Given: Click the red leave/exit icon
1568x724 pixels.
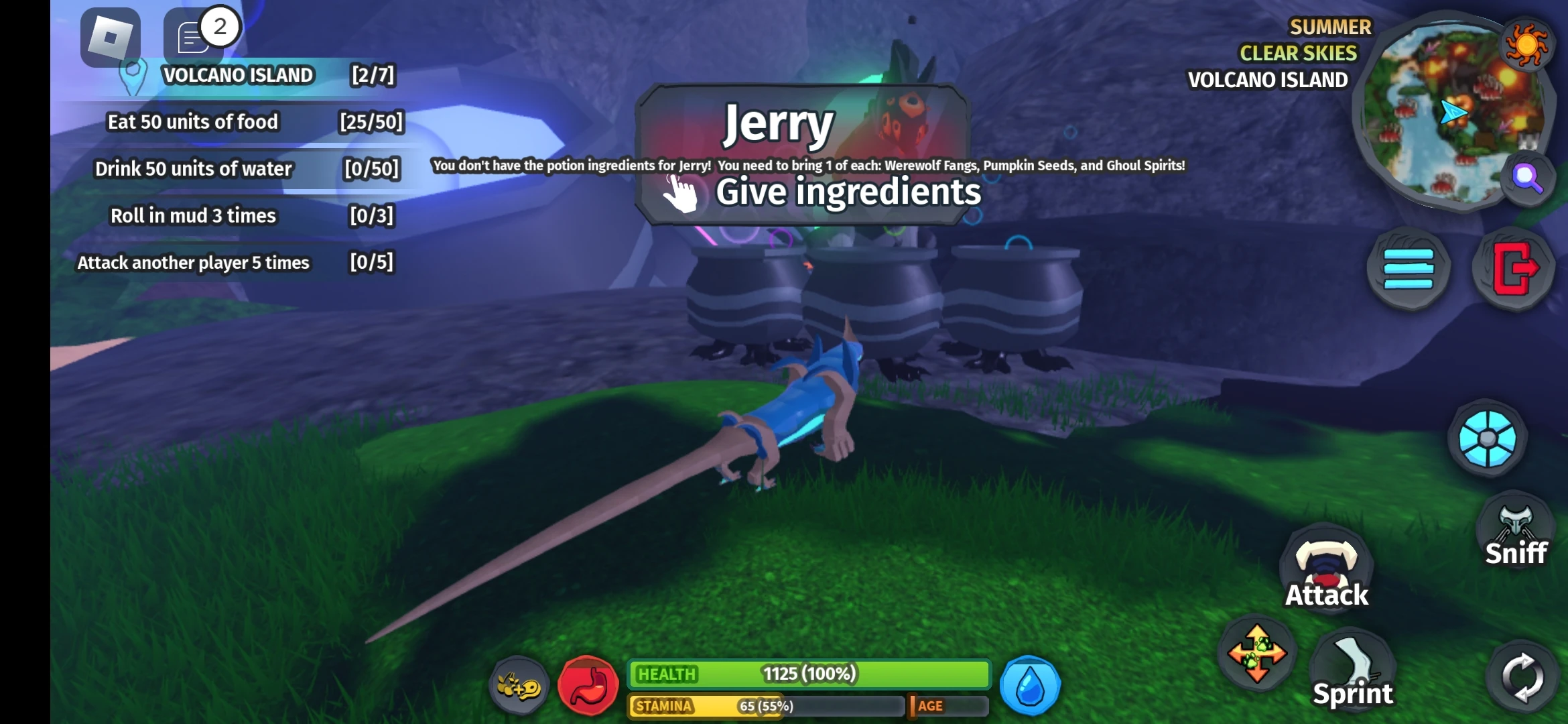Looking at the screenshot, I should (1514, 268).
